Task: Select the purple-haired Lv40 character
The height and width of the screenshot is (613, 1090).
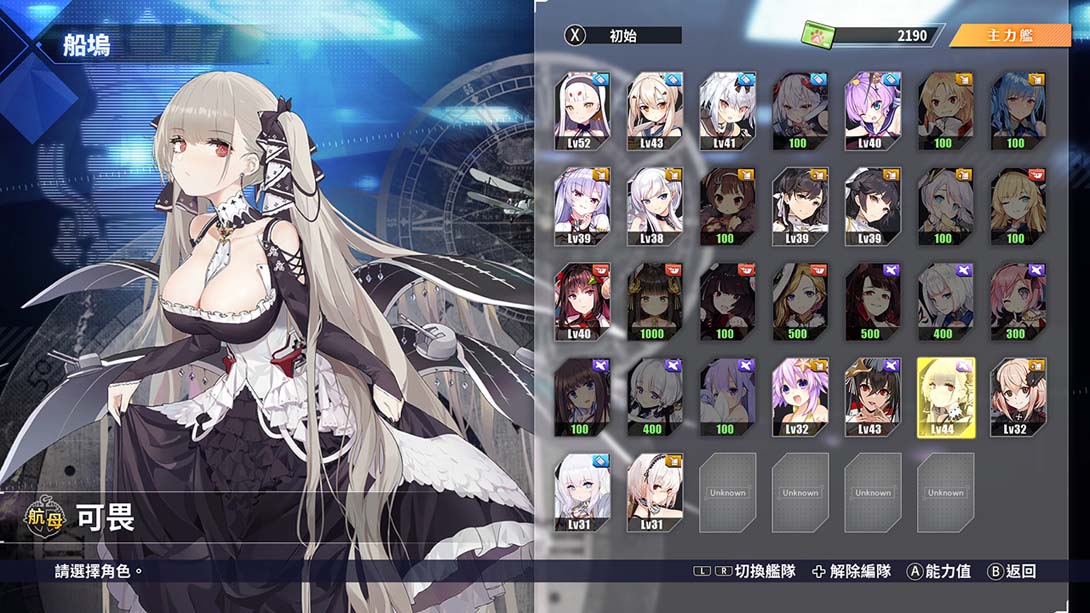Action: pyautogui.click(x=872, y=110)
